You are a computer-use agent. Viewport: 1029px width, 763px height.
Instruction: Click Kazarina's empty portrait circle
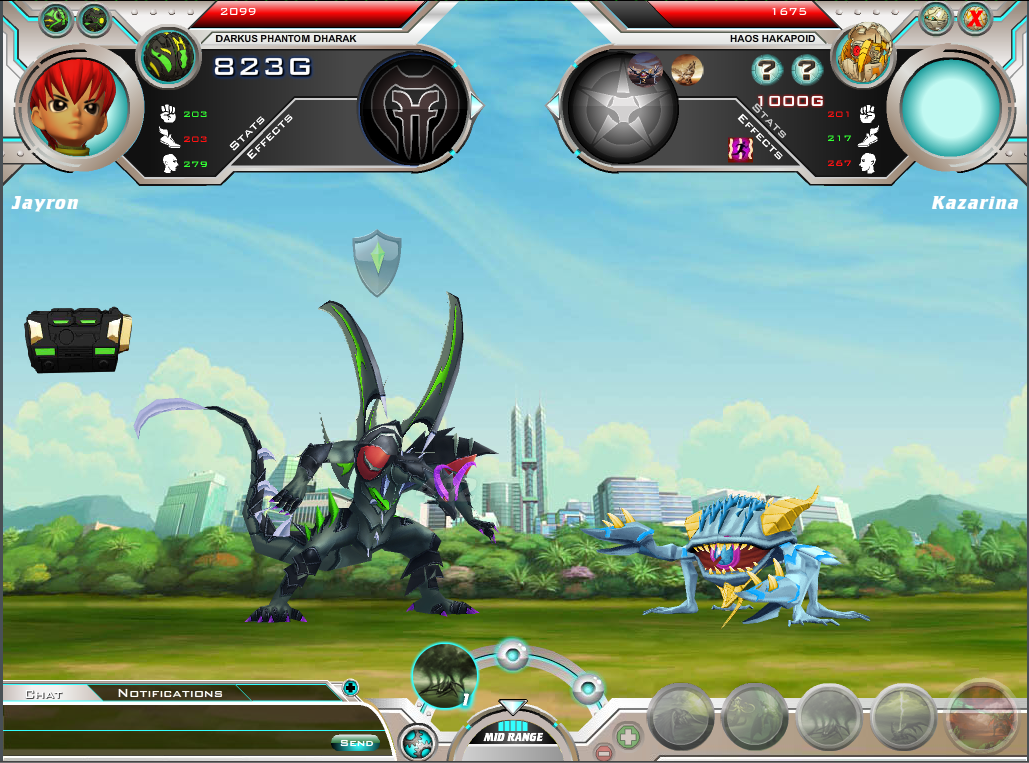pyautogui.click(x=950, y=106)
